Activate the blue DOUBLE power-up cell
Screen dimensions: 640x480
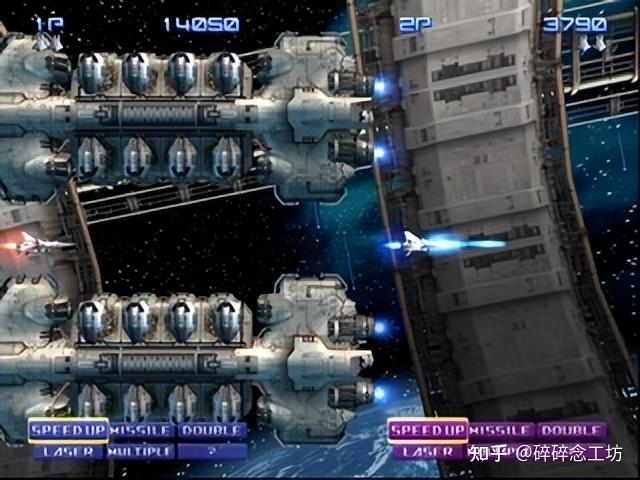click(212, 431)
